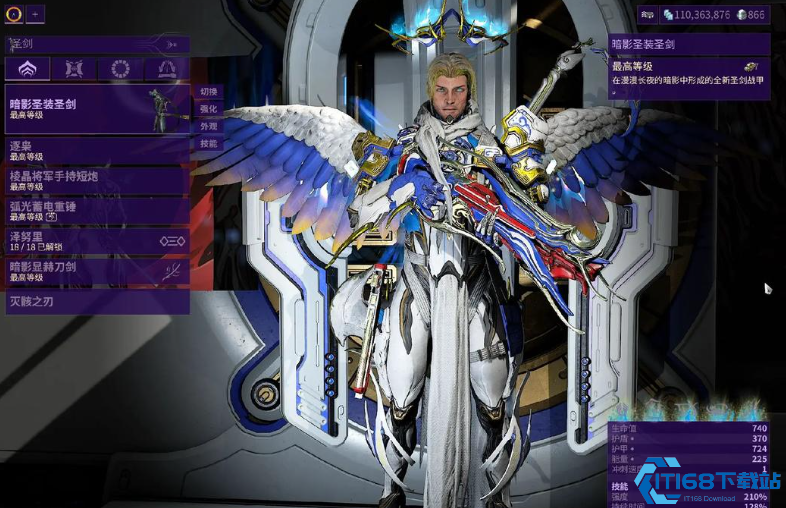Switch to the arch-shaped fourth tab
Screen dimensions: 786x508
point(166,69)
